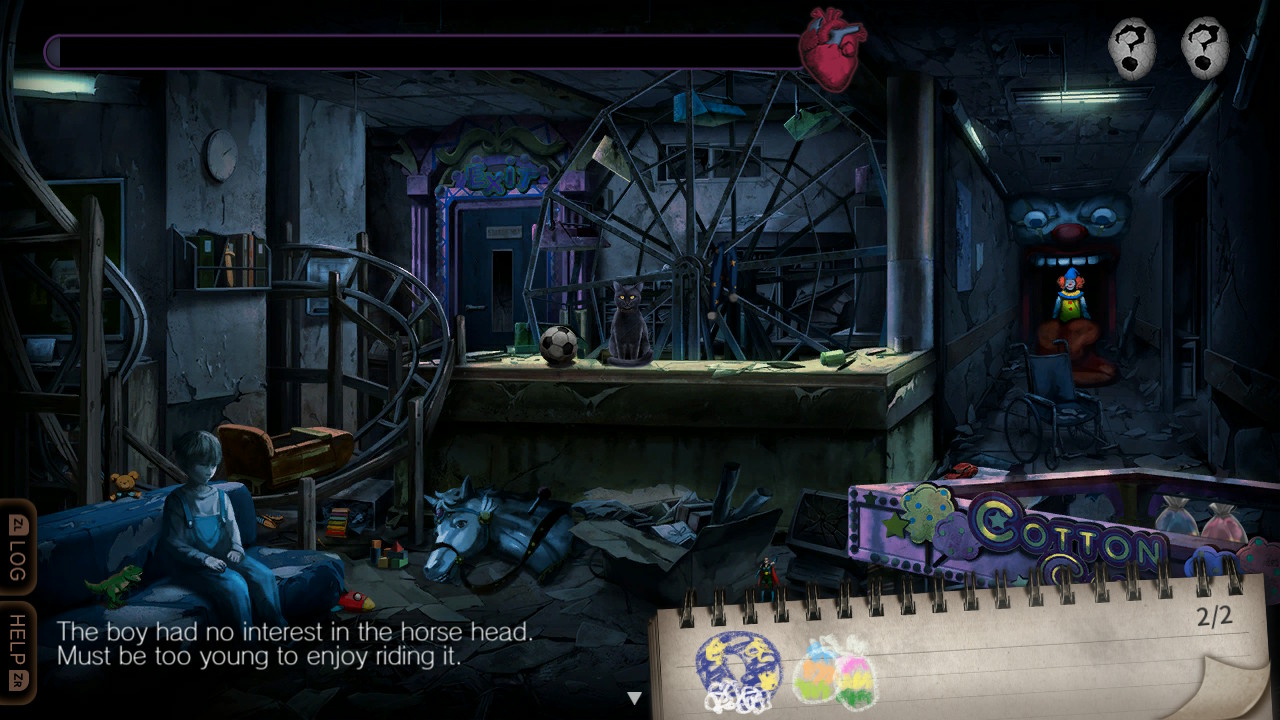Select the right question-mark egg icon

1205,47
